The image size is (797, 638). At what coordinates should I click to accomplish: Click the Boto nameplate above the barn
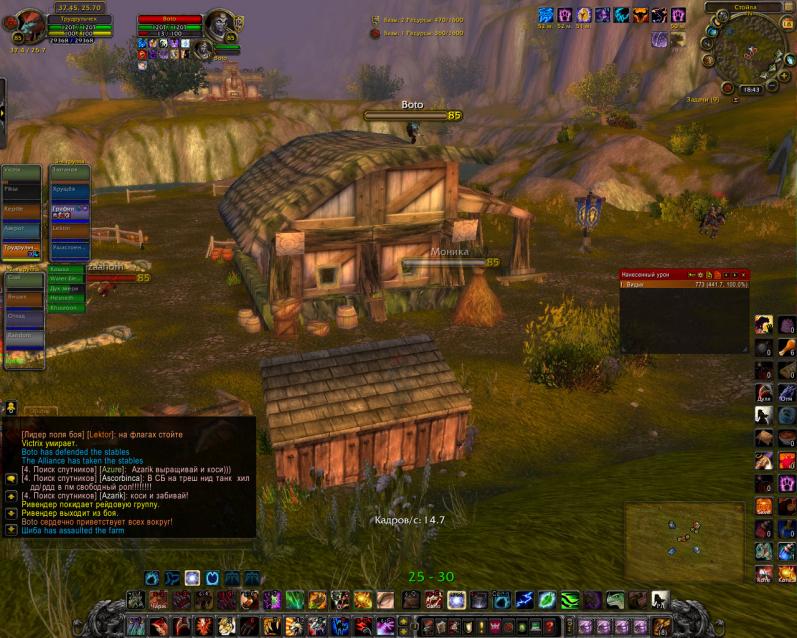pyautogui.click(x=412, y=116)
